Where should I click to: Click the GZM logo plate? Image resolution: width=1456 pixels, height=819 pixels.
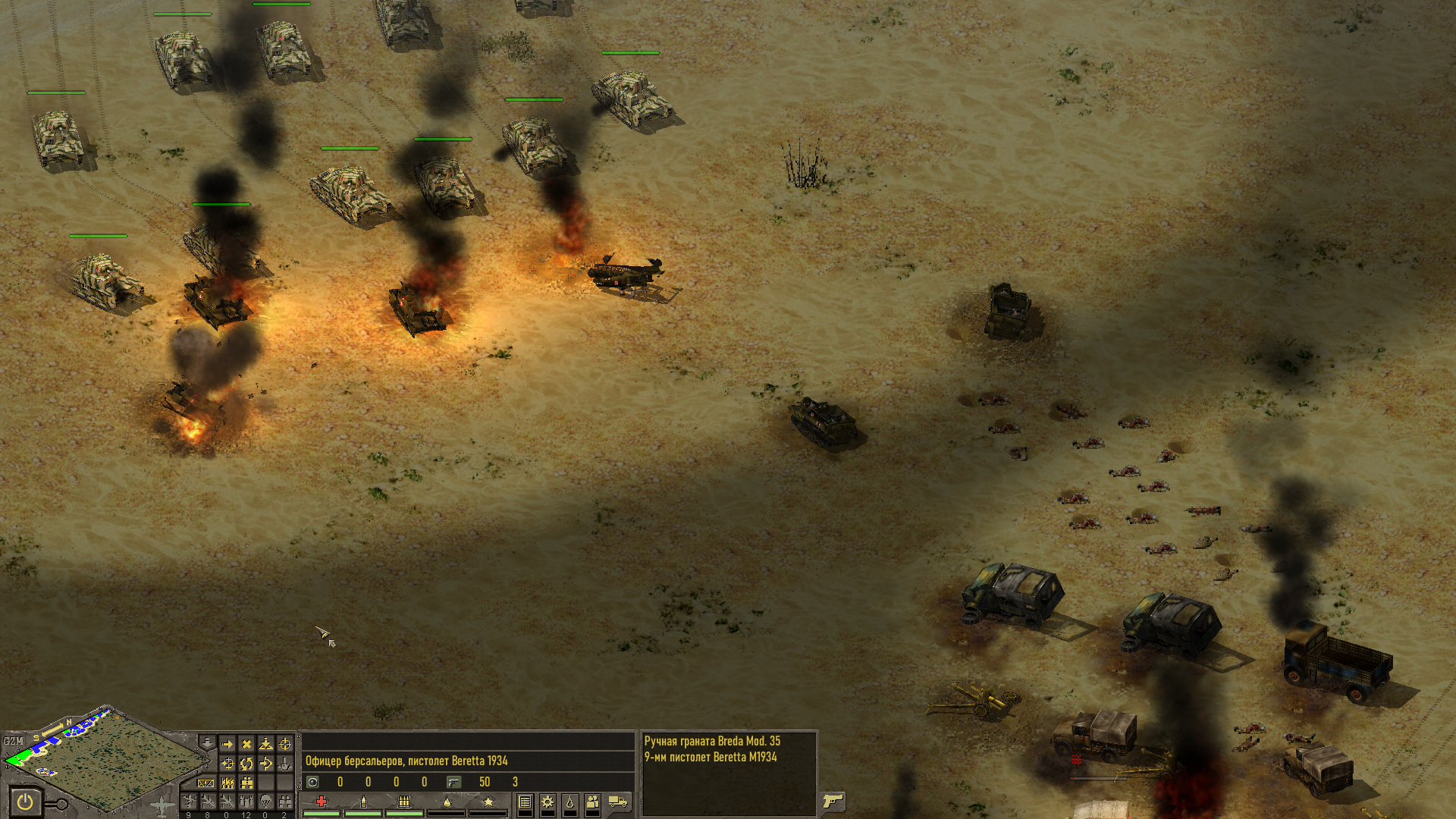13,741
